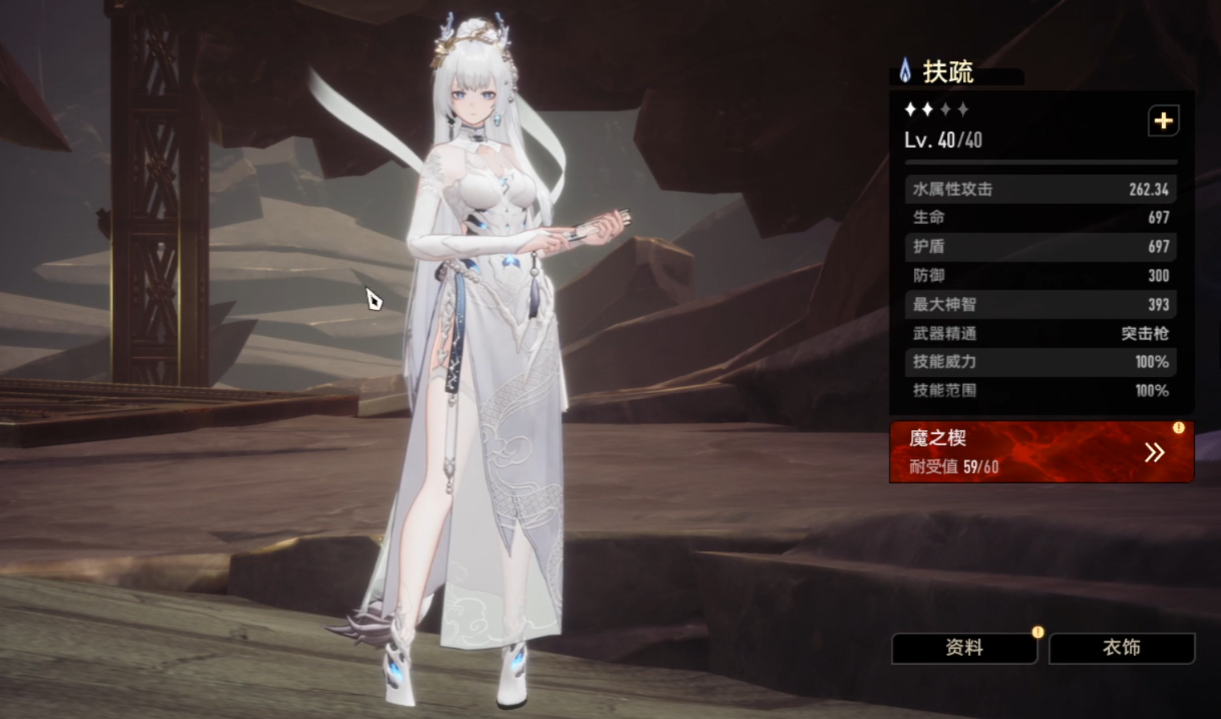Click the yellow plus level-up button
This screenshot has width=1221, height=719.
click(1162, 121)
